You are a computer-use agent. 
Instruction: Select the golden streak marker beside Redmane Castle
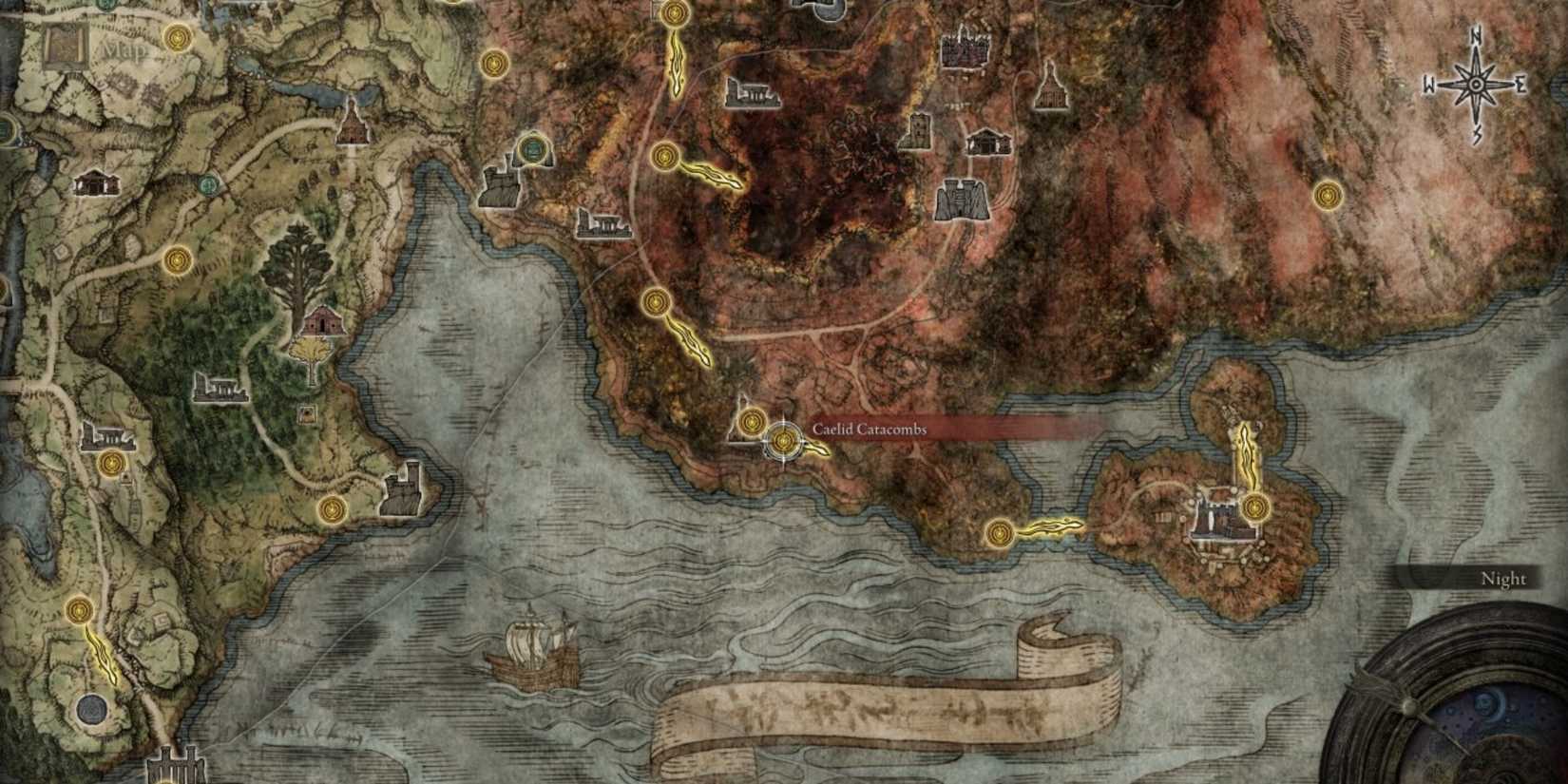click(x=1248, y=456)
